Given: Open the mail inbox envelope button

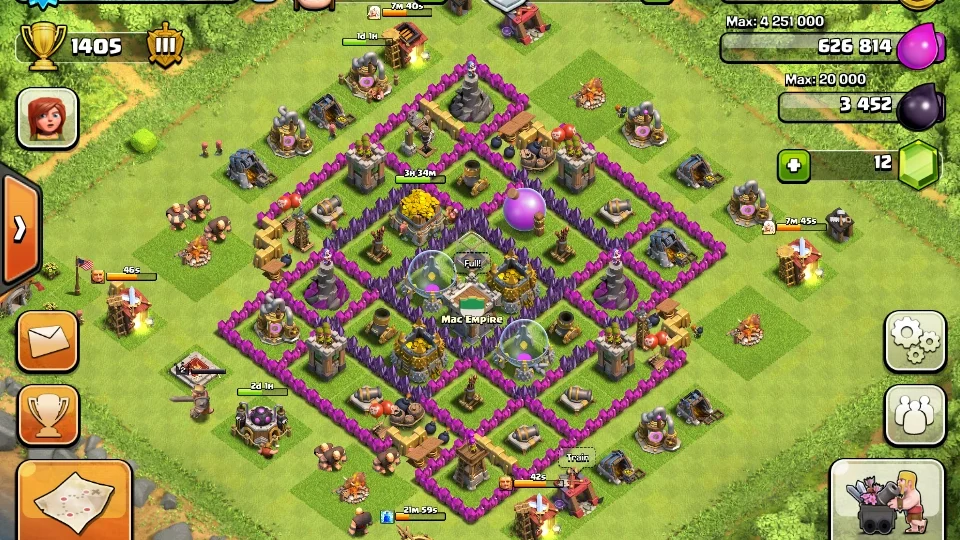Looking at the screenshot, I should 47,342.
